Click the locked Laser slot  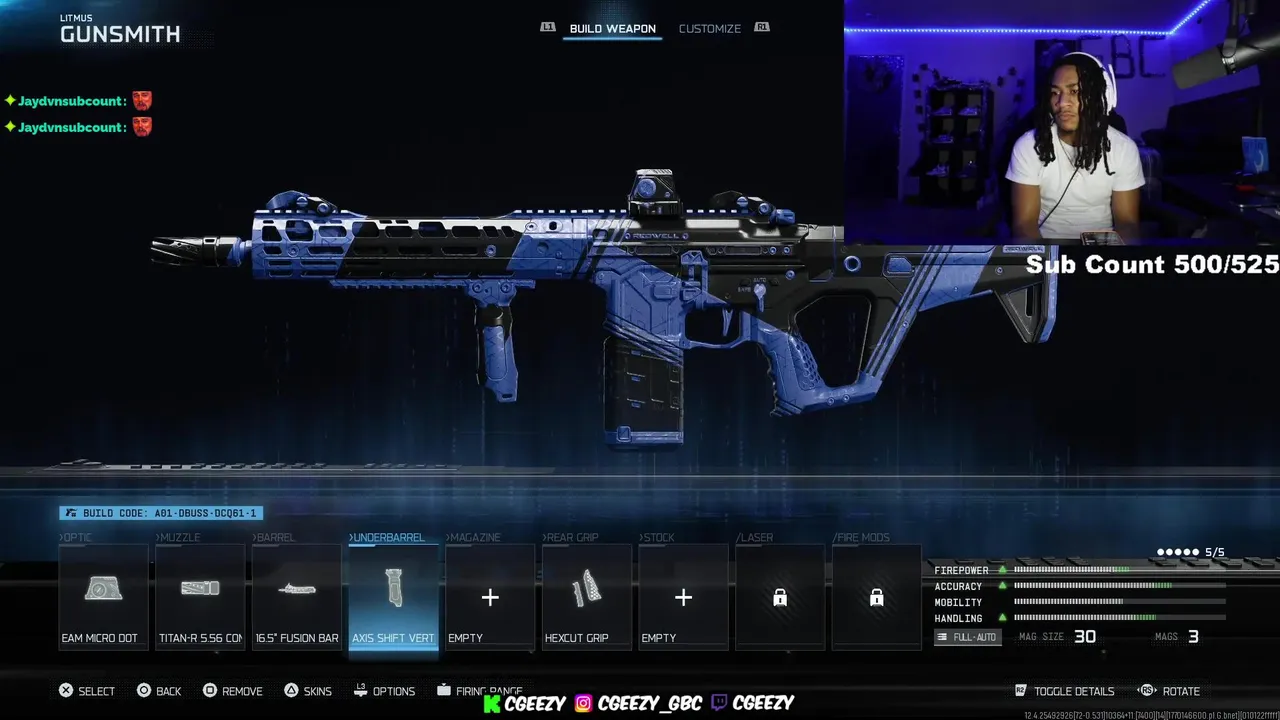[780, 597]
